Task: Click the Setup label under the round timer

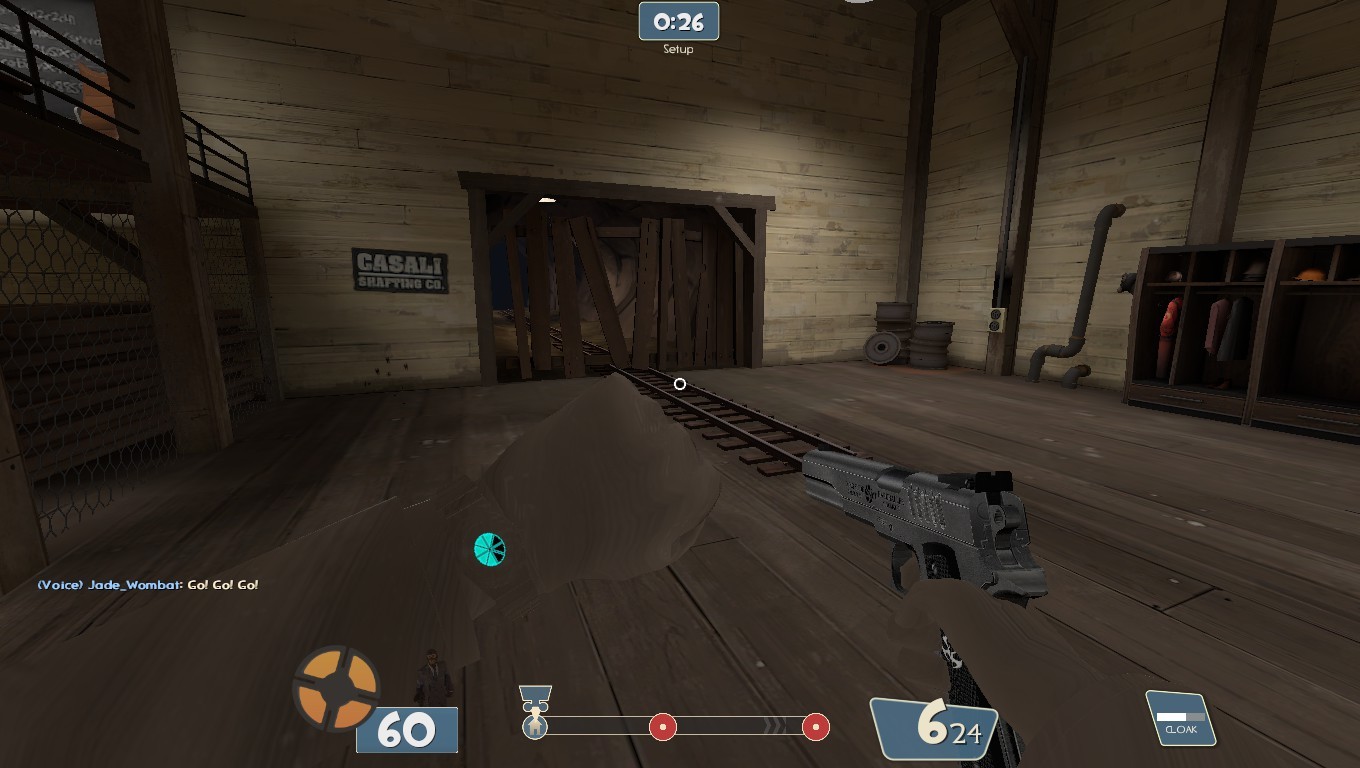Action: click(x=679, y=47)
